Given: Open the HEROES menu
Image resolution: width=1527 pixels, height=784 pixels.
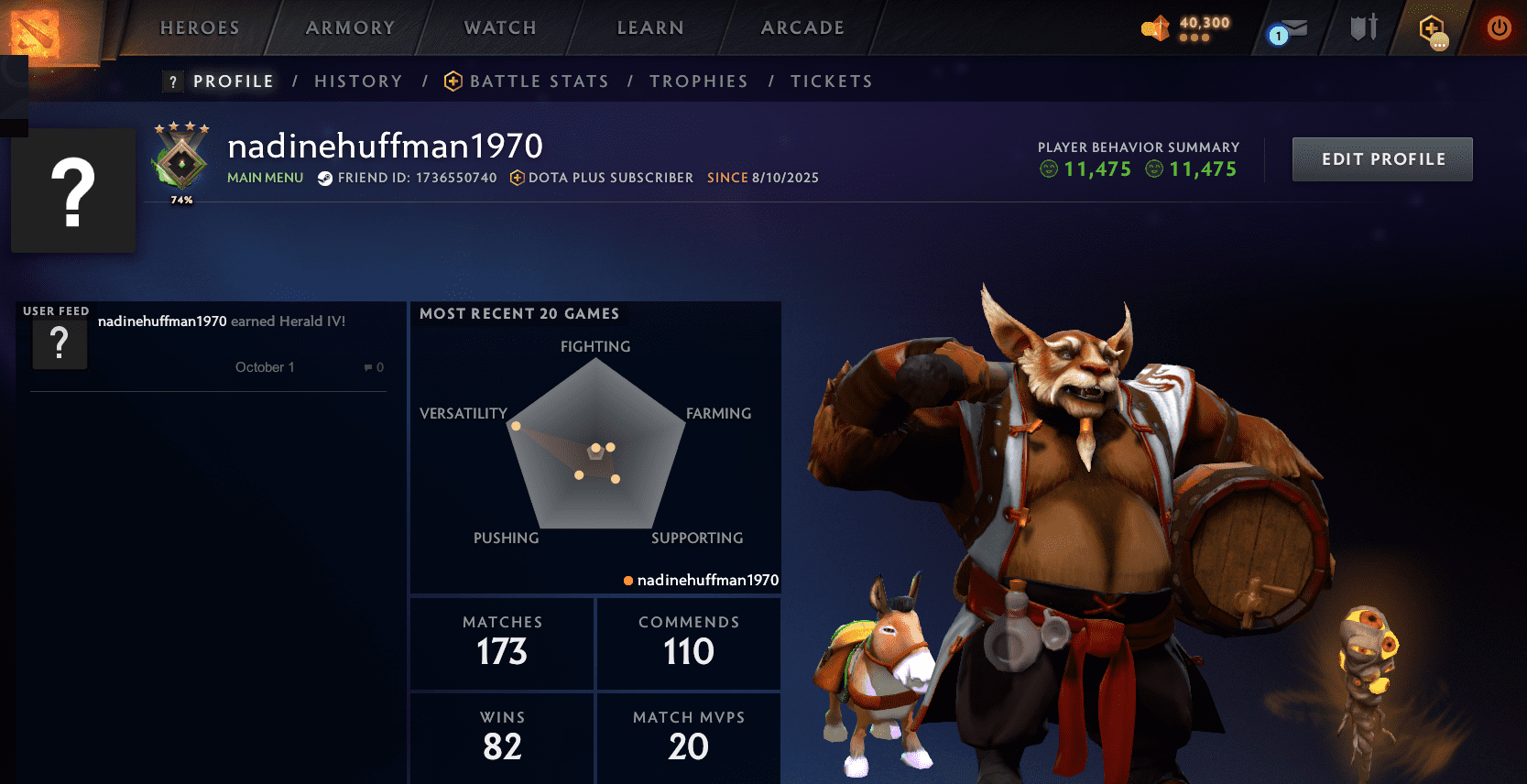Looking at the screenshot, I should pyautogui.click(x=199, y=27).
